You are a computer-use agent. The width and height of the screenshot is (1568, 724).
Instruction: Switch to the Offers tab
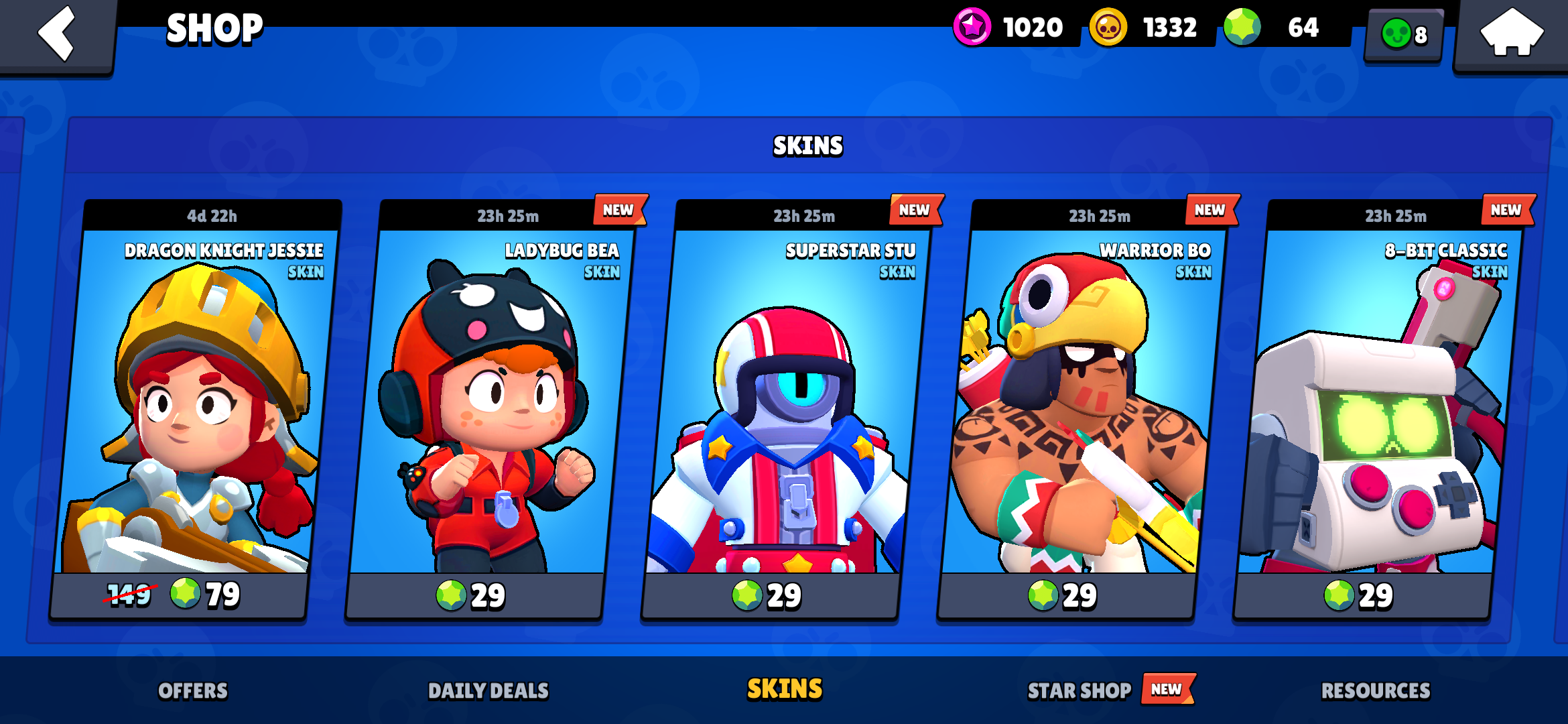pyautogui.click(x=194, y=688)
